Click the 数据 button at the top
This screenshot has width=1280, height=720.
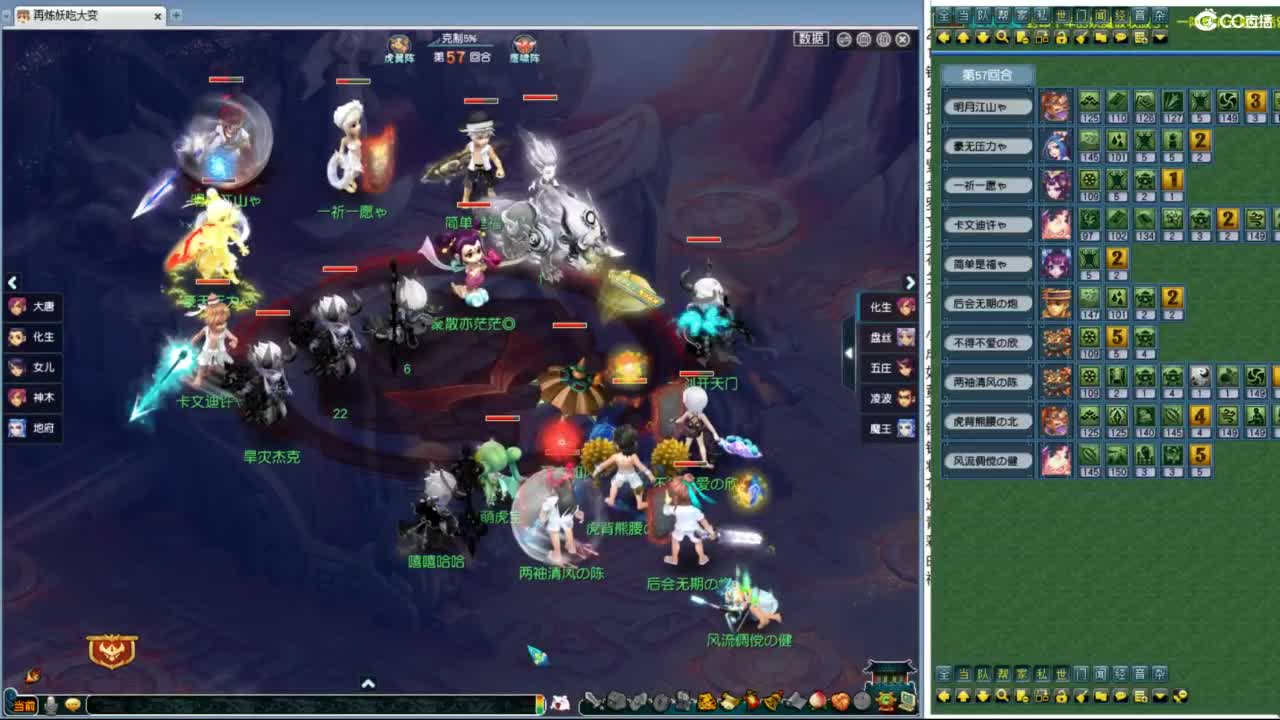point(810,38)
